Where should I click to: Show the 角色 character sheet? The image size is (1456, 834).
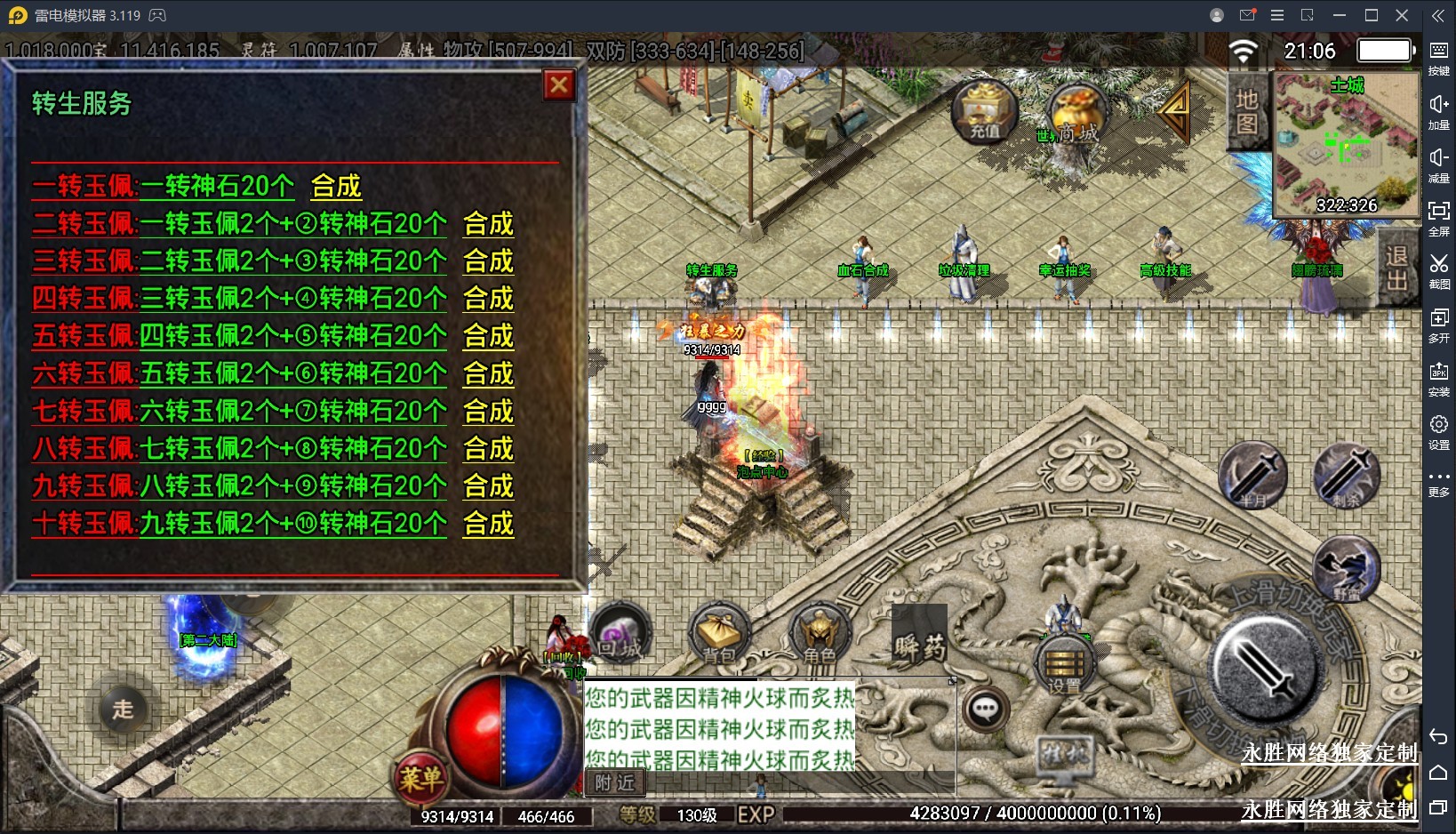tap(819, 635)
